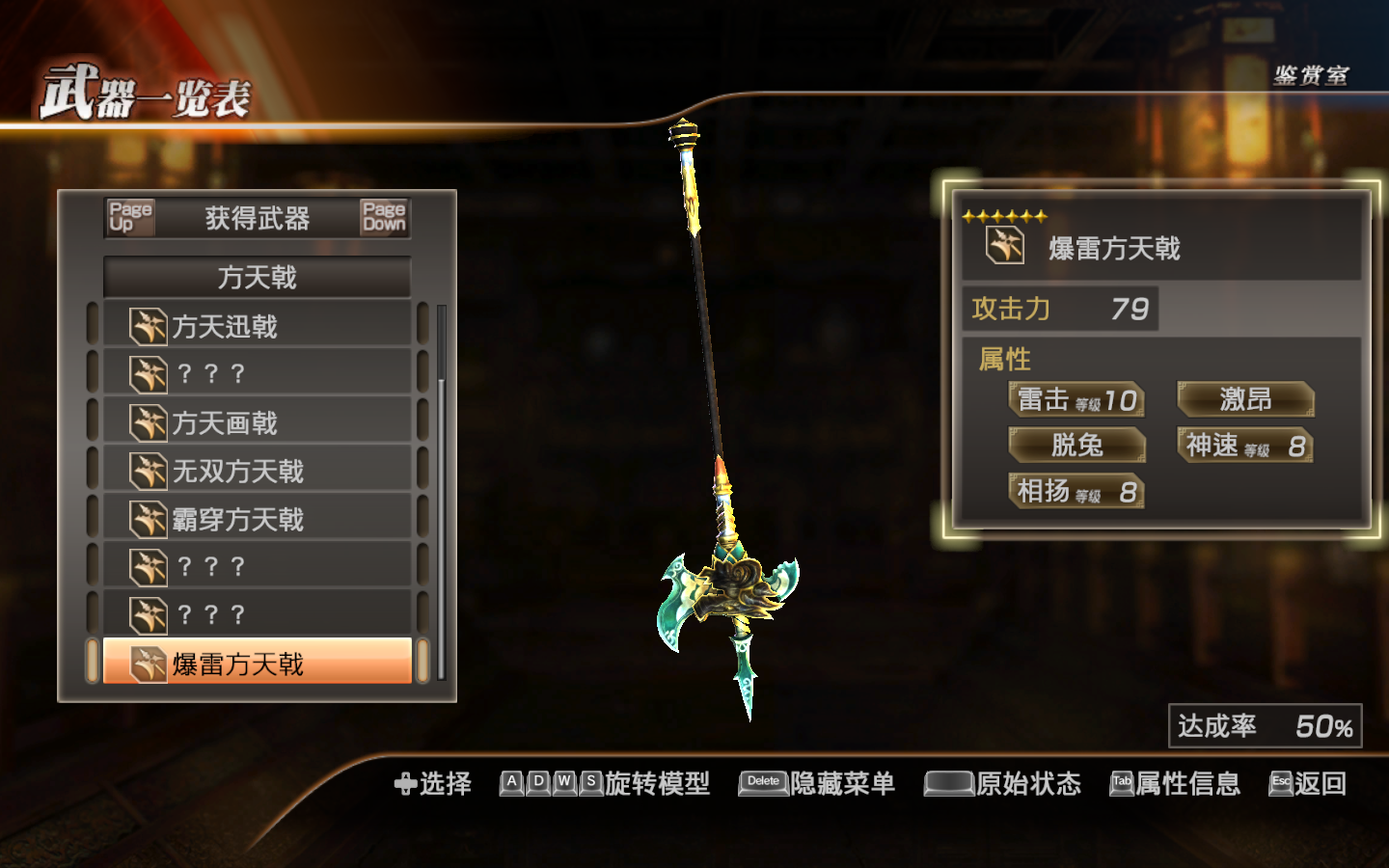Toggle the 脱兔 attribute badge
1389x868 pixels.
tap(1078, 445)
